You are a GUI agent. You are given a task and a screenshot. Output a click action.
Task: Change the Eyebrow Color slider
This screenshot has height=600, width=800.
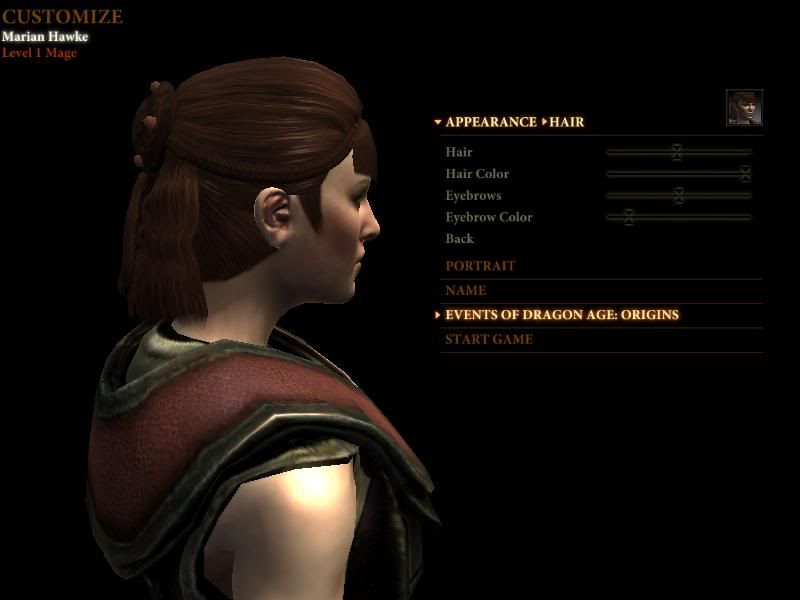point(628,217)
